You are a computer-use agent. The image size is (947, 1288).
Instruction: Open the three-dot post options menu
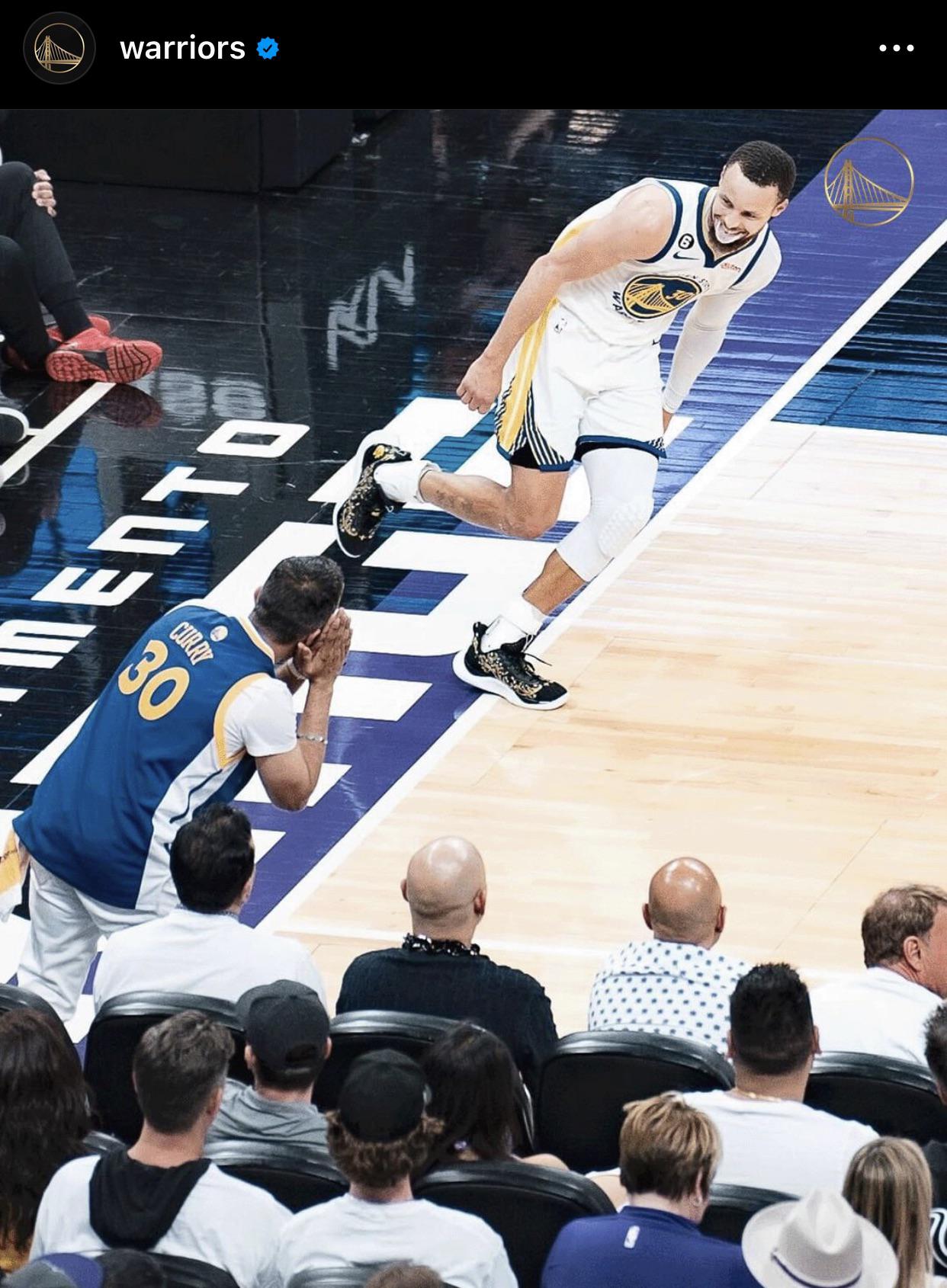(x=896, y=48)
